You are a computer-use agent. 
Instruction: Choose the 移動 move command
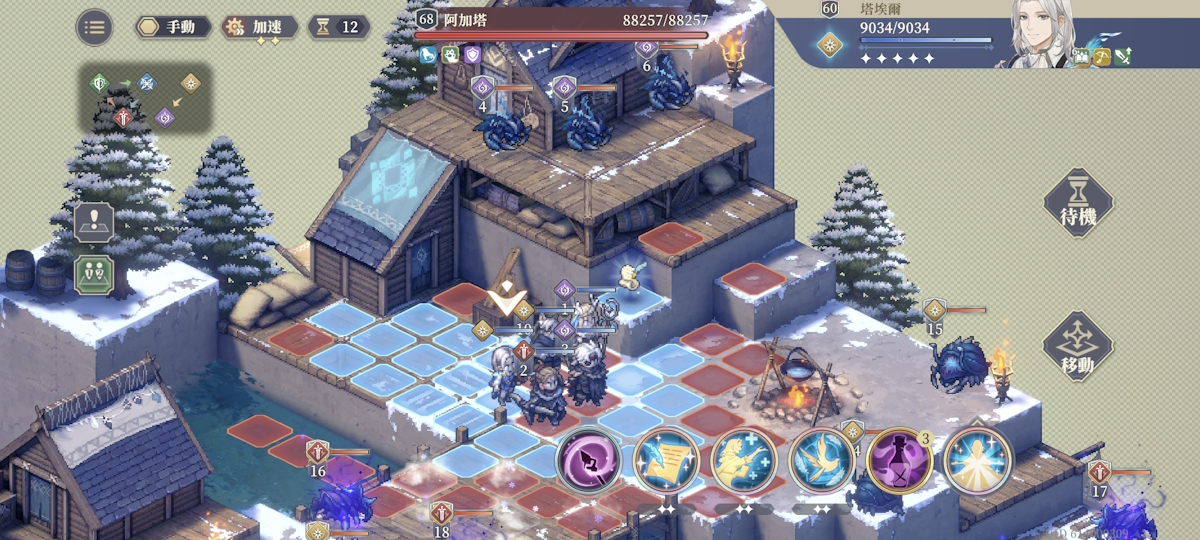pos(1078,347)
